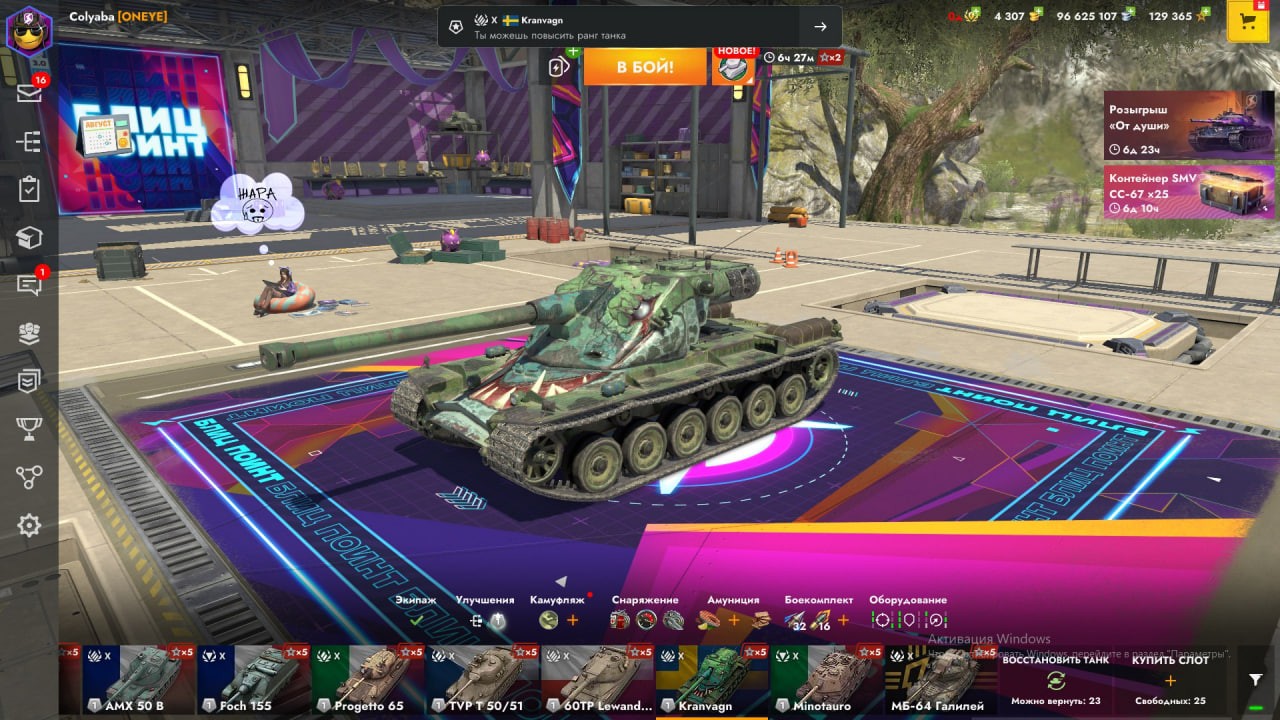Screen dimensions: 1280x720
Task: Open the settings gear menu
Action: tap(29, 525)
